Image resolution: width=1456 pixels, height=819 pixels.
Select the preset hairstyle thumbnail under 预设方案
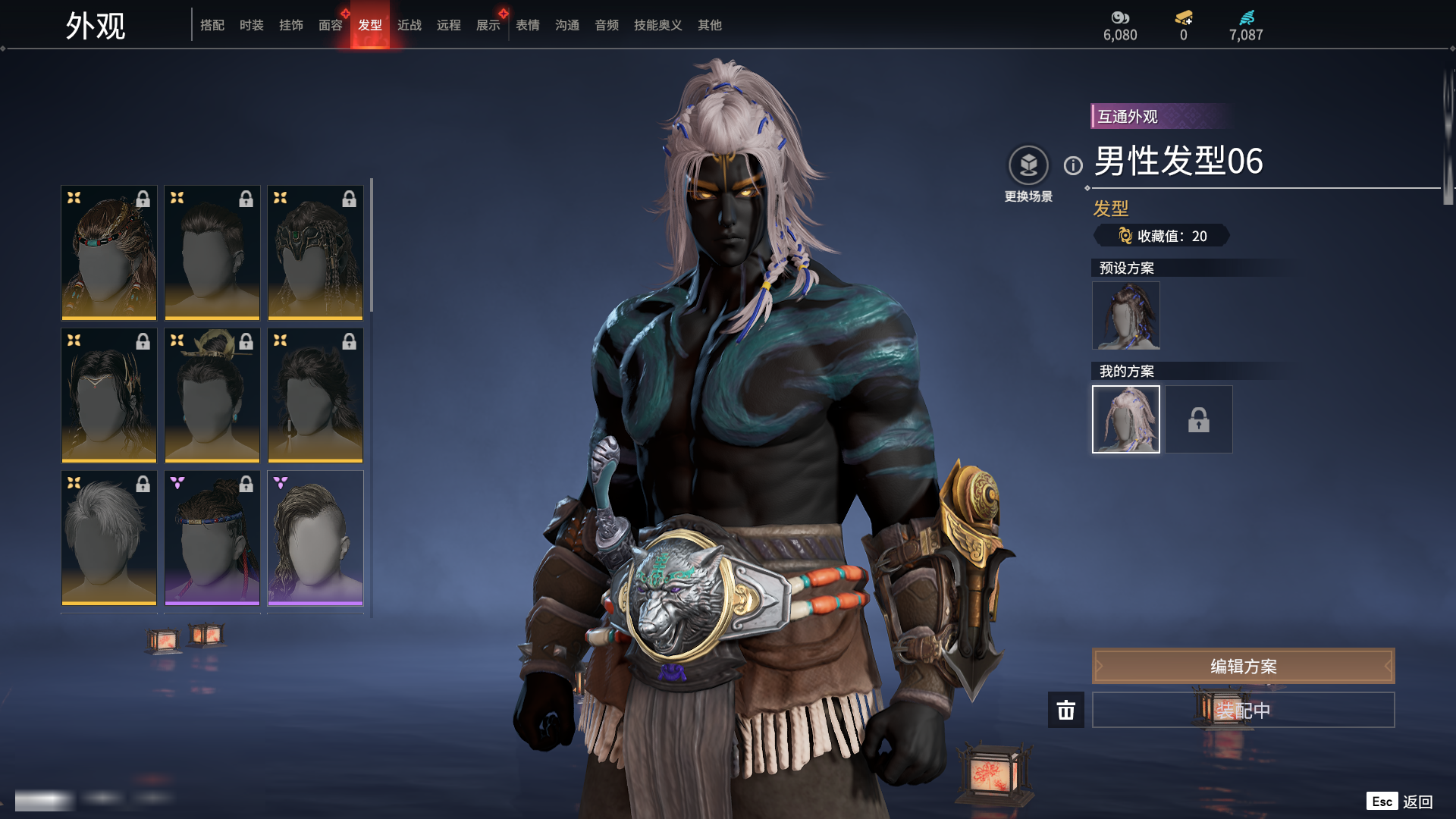[1125, 315]
